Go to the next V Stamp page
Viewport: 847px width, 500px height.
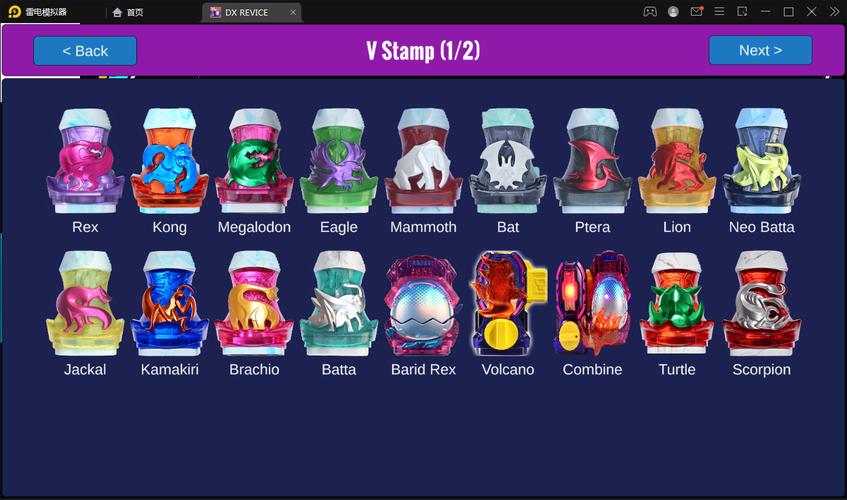(x=760, y=51)
